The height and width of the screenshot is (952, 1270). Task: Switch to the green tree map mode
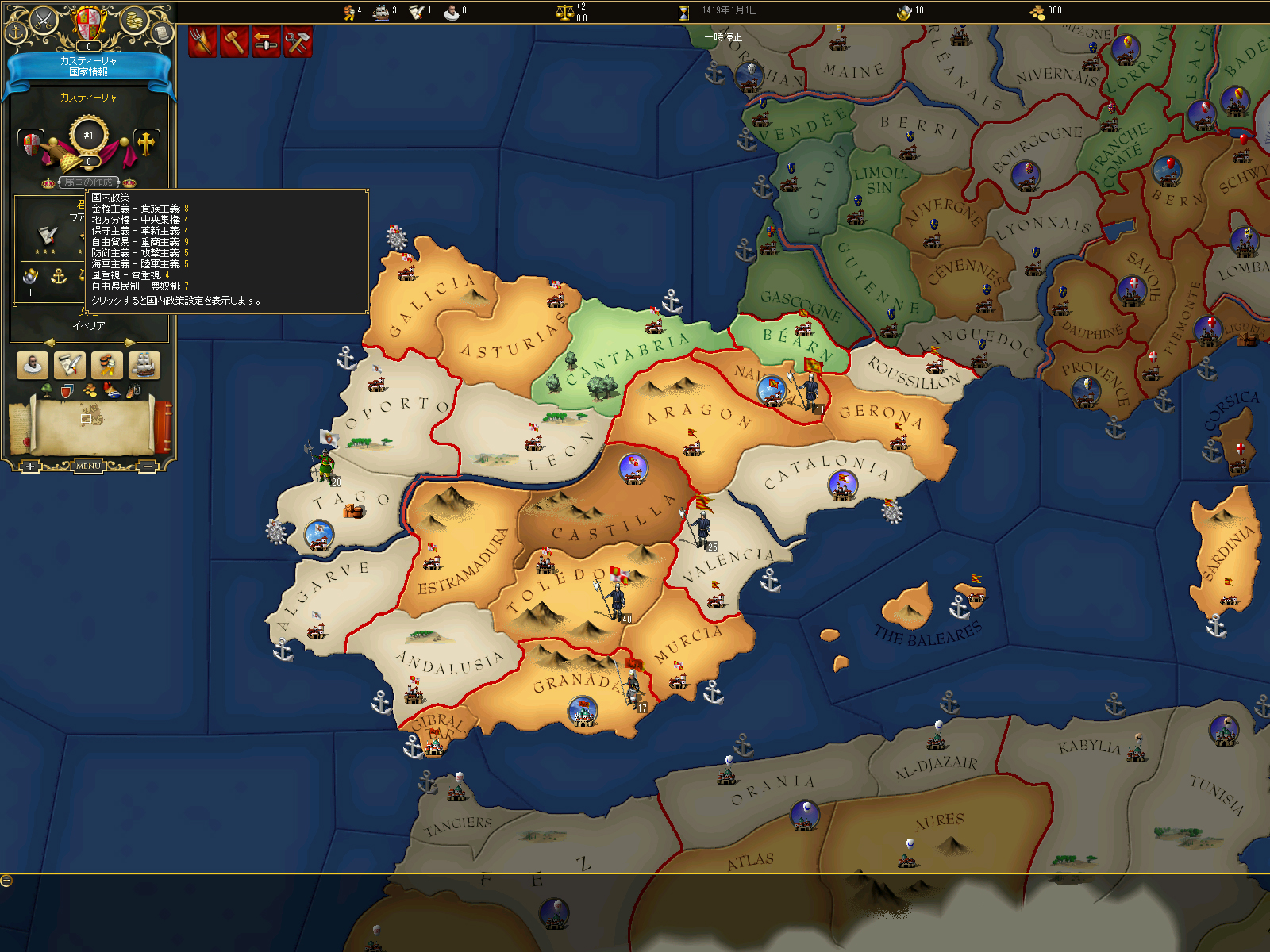(47, 390)
